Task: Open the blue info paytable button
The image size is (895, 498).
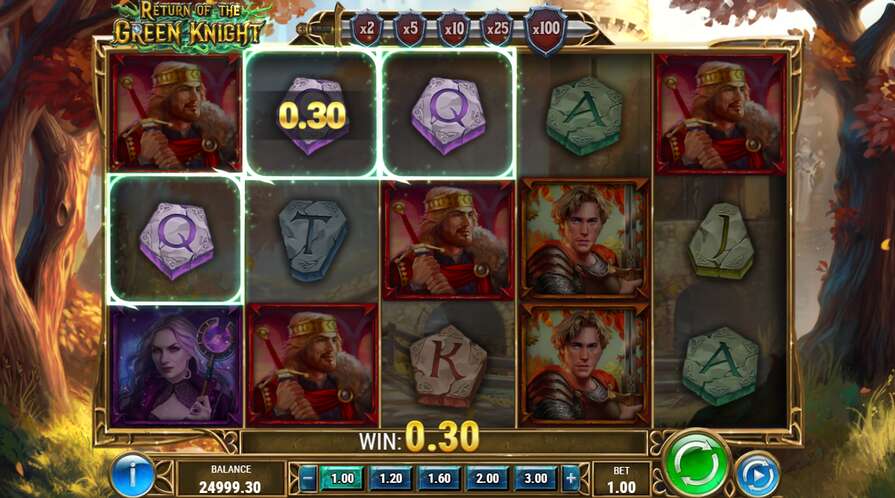Action: click(132, 474)
